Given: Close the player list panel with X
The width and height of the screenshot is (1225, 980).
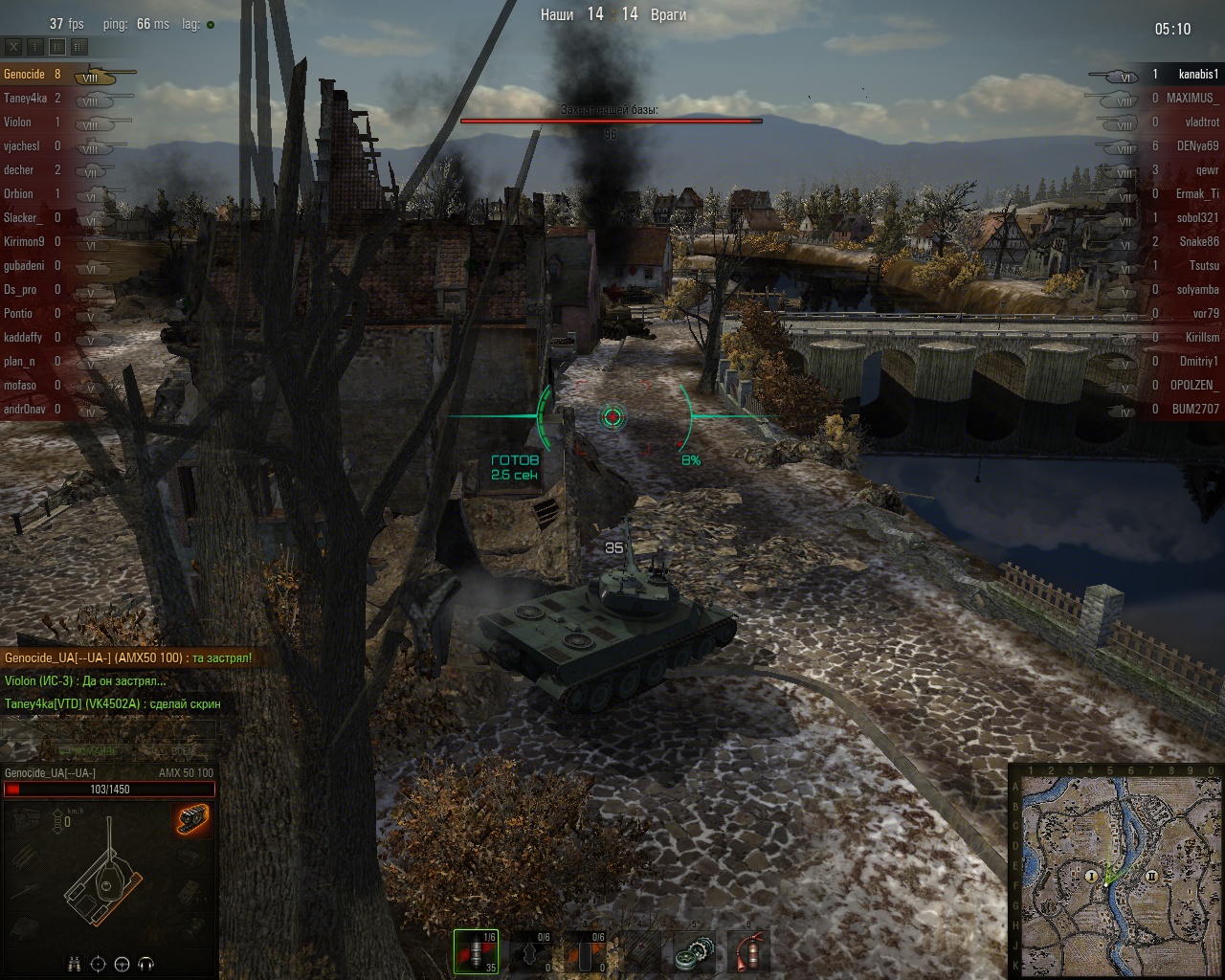Looking at the screenshot, I should pyautogui.click(x=14, y=46).
